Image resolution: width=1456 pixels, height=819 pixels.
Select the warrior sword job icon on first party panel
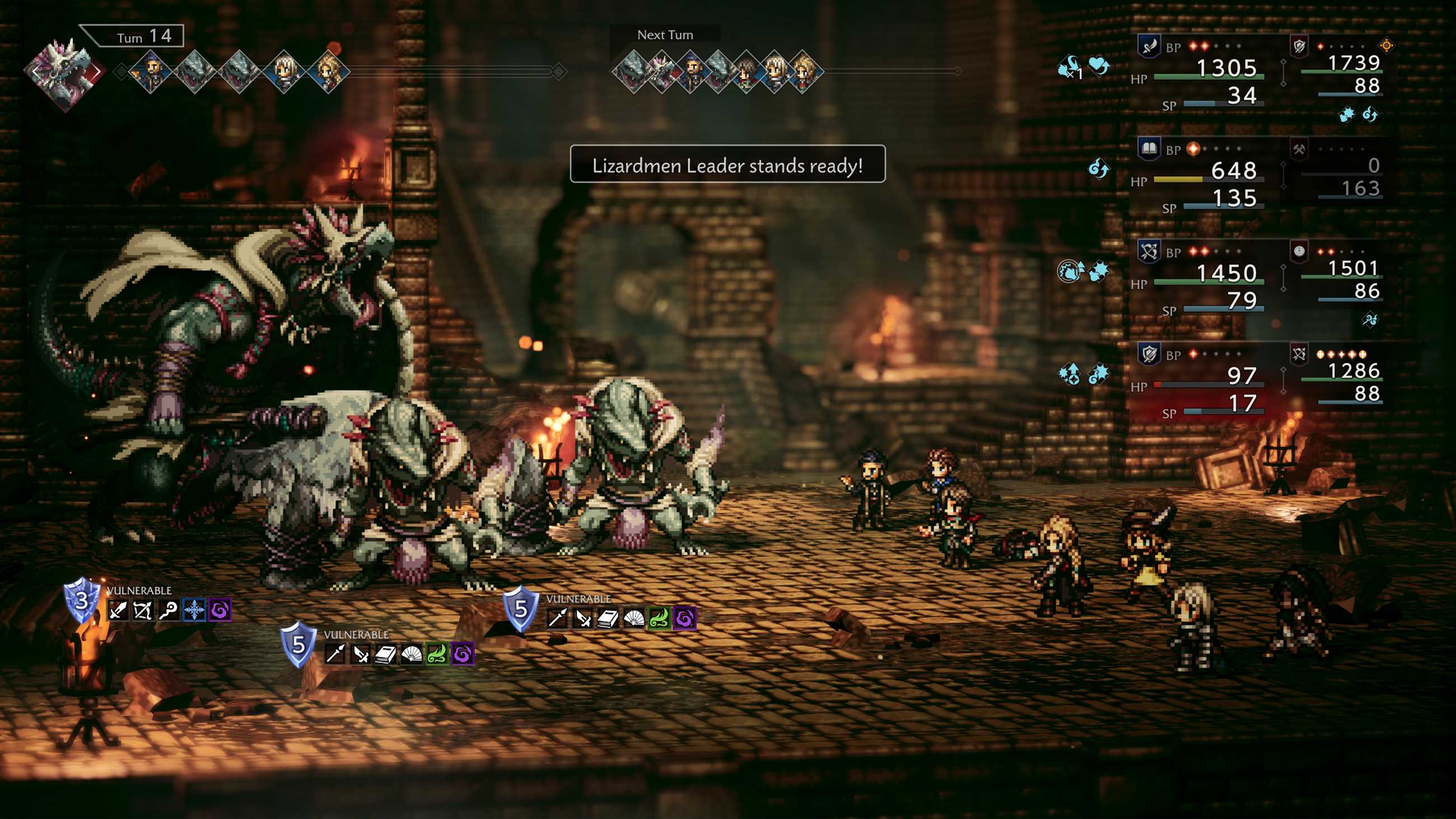[1150, 46]
